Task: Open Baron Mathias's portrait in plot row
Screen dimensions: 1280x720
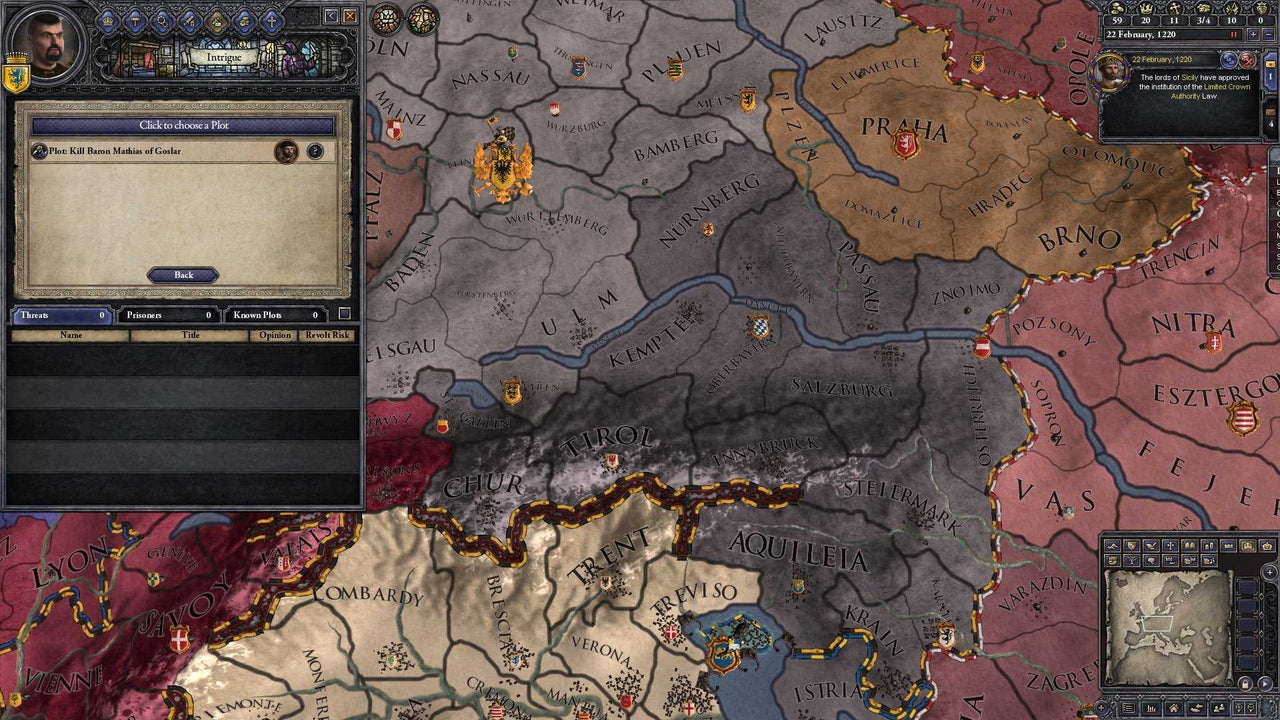Action: [x=287, y=151]
